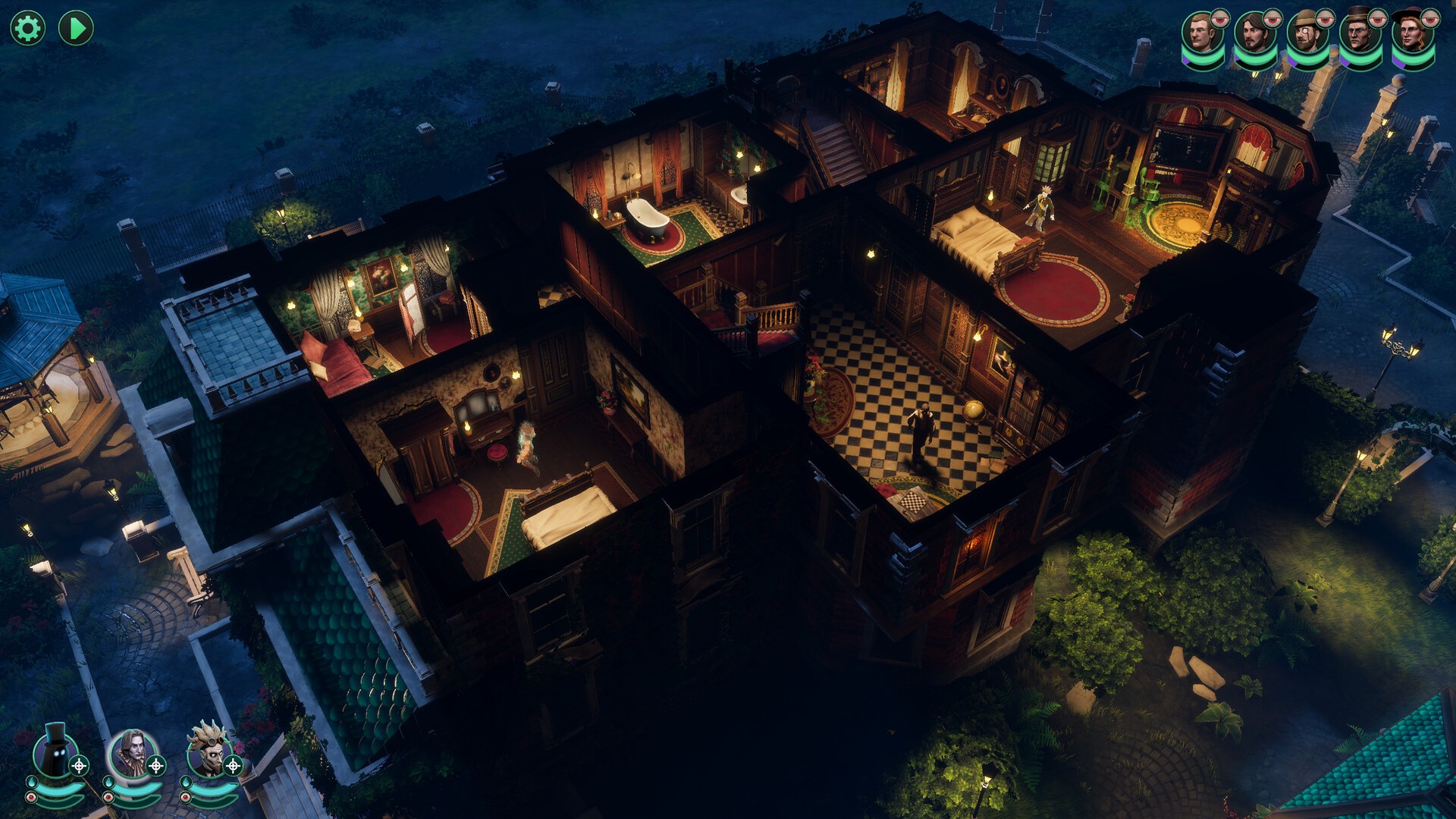Click the vampire's crosshair locate button
Screen dimensions: 1456x819
(156, 766)
